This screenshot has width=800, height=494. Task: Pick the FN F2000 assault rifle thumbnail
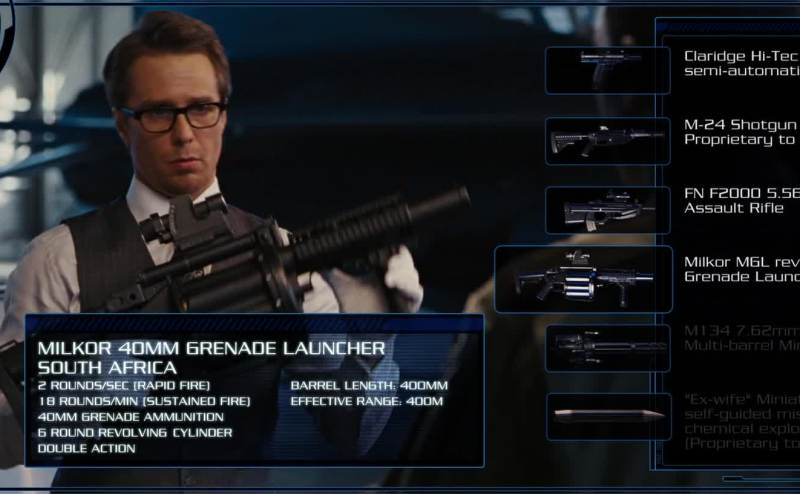[x=607, y=210]
